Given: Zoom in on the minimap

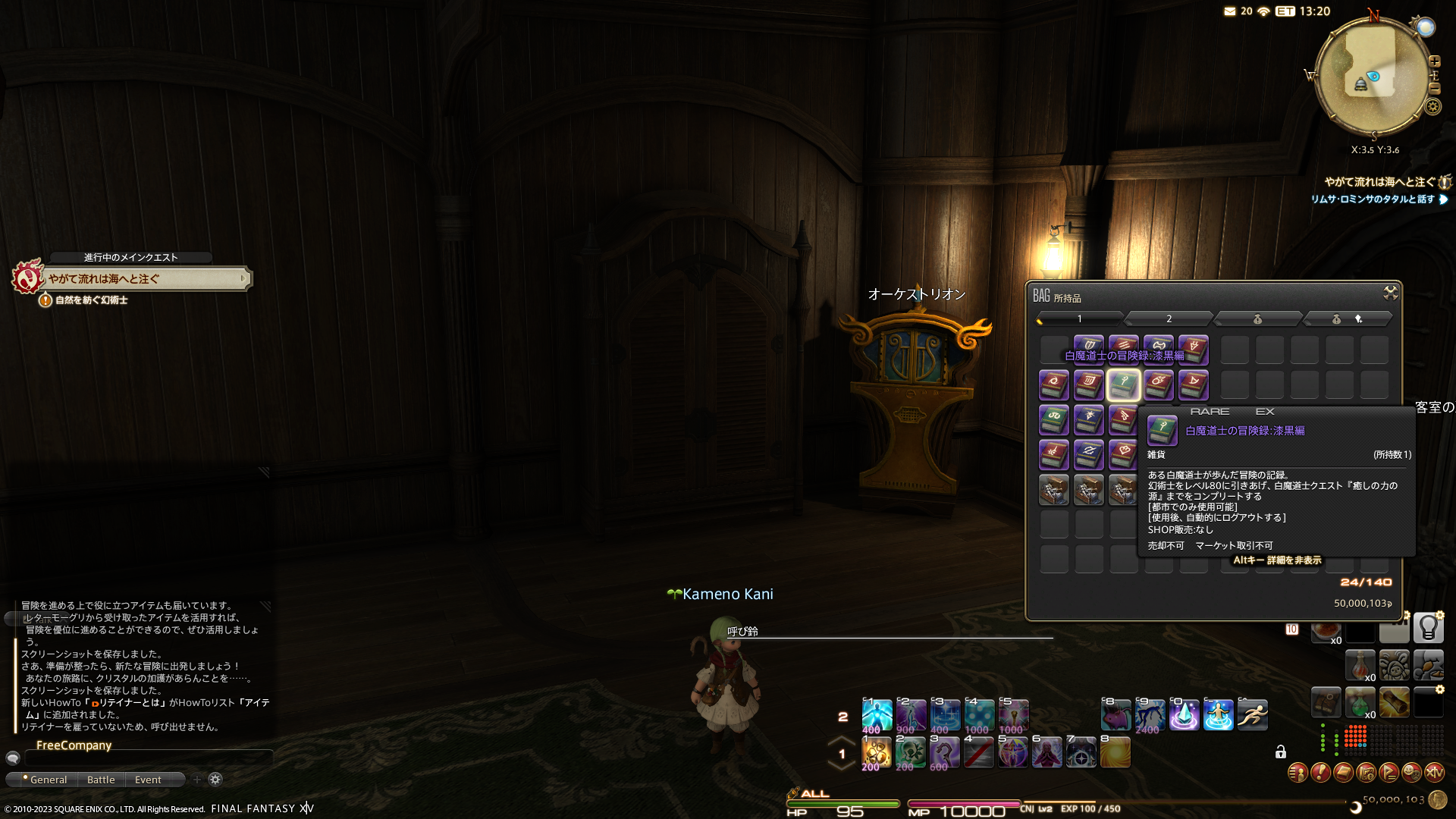Looking at the screenshot, I should pyautogui.click(x=1434, y=61).
